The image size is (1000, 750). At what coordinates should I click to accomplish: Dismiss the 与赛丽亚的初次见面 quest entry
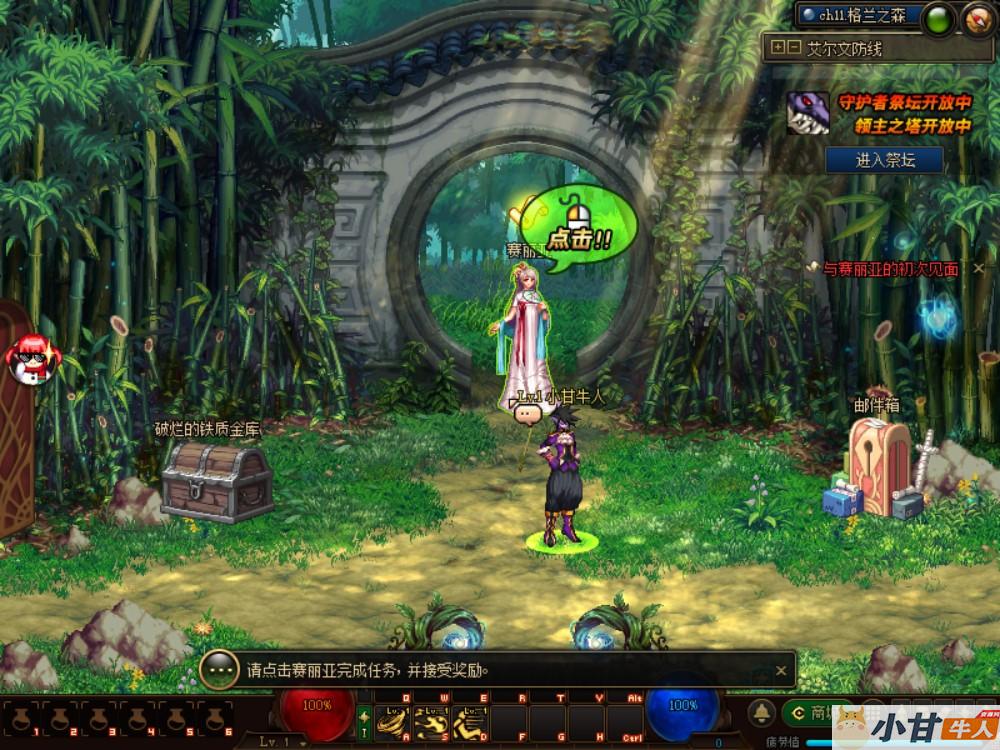pos(979,269)
